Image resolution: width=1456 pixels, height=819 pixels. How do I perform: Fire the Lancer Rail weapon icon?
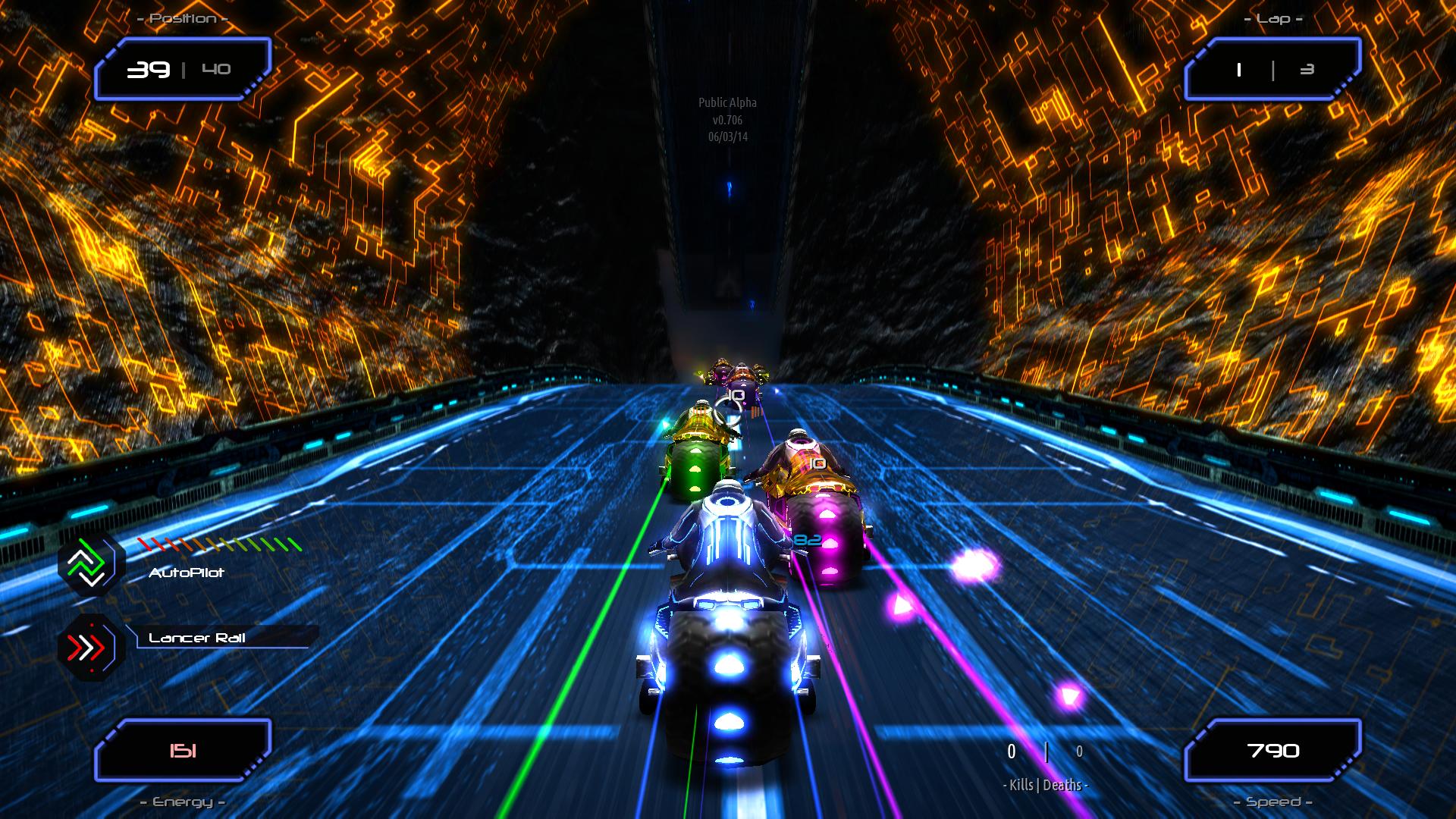[92, 647]
